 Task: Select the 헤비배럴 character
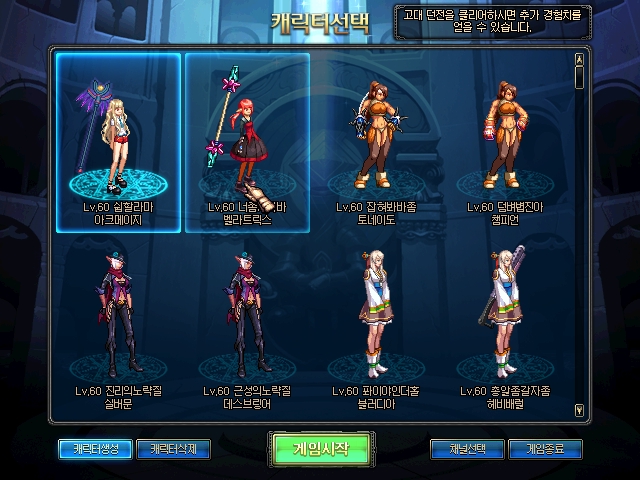[505, 325]
